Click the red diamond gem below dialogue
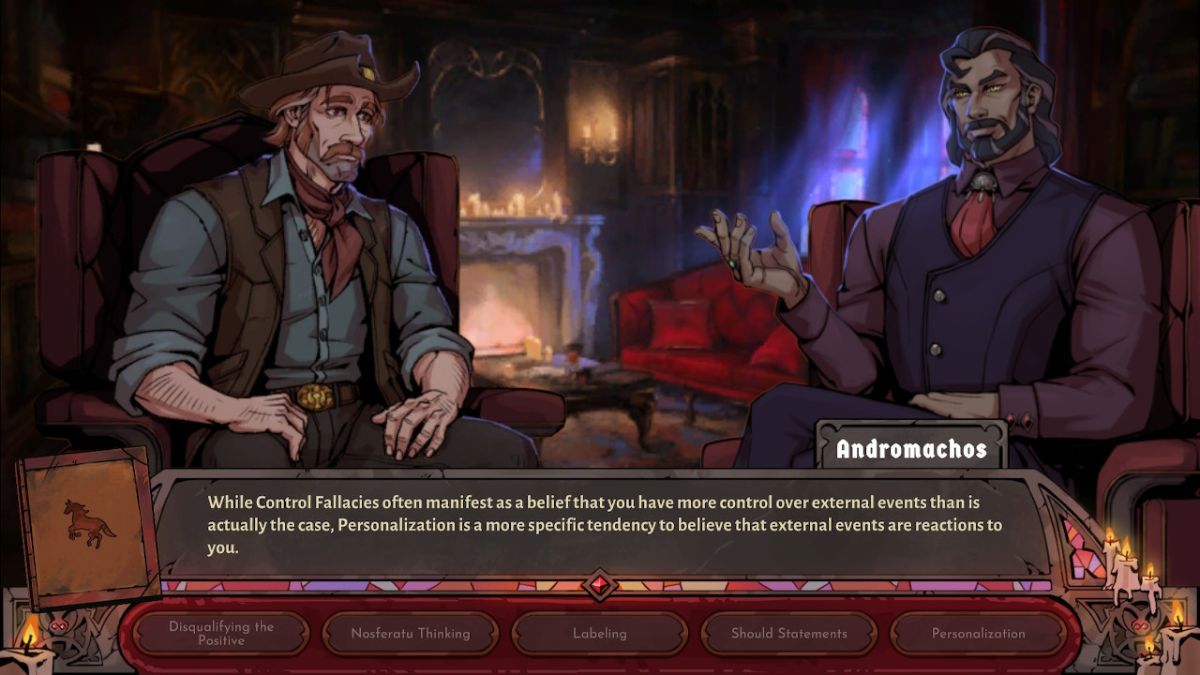The image size is (1200, 675). (600, 584)
